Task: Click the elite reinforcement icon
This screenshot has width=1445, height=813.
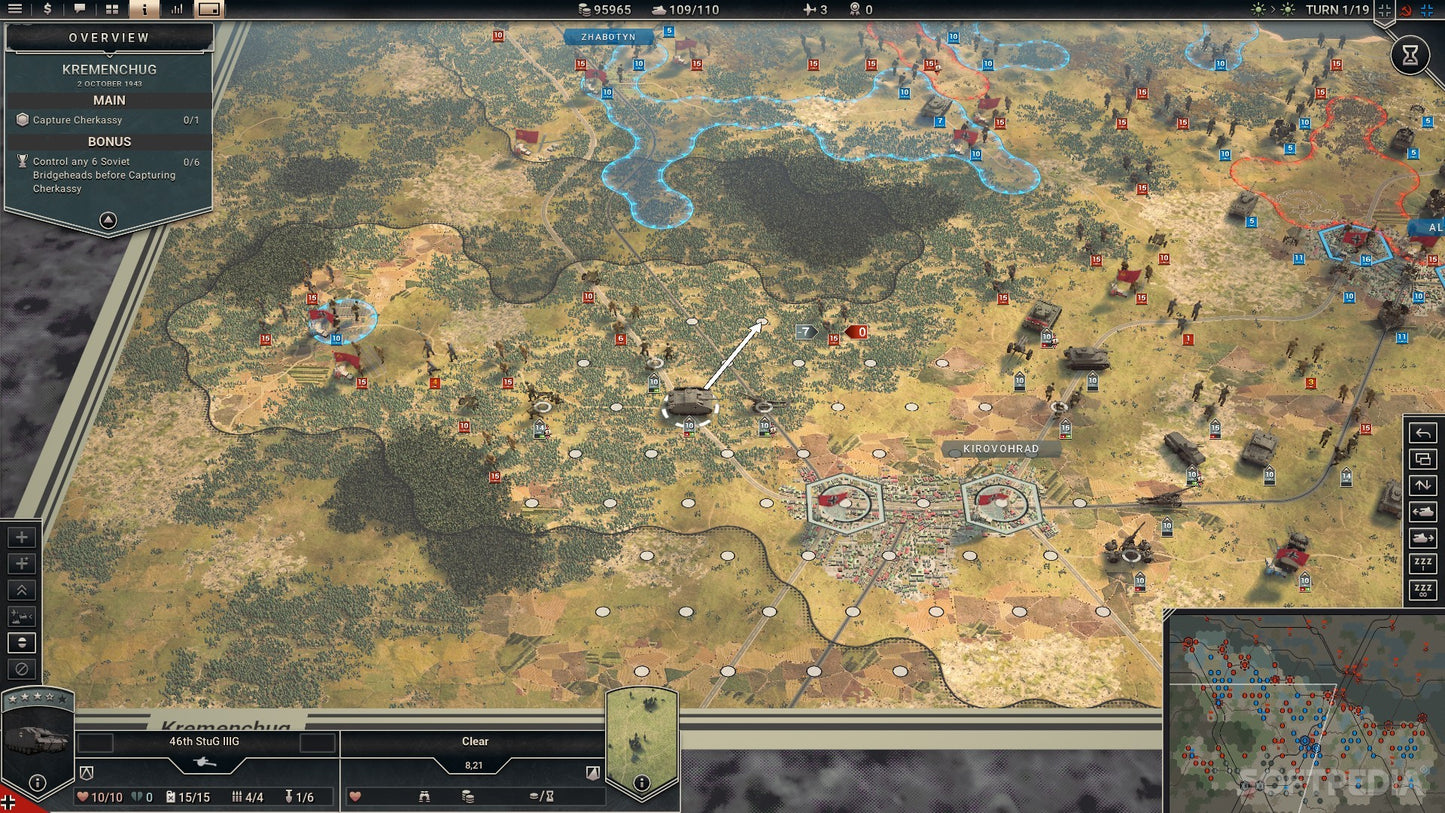Action: [x=21, y=563]
